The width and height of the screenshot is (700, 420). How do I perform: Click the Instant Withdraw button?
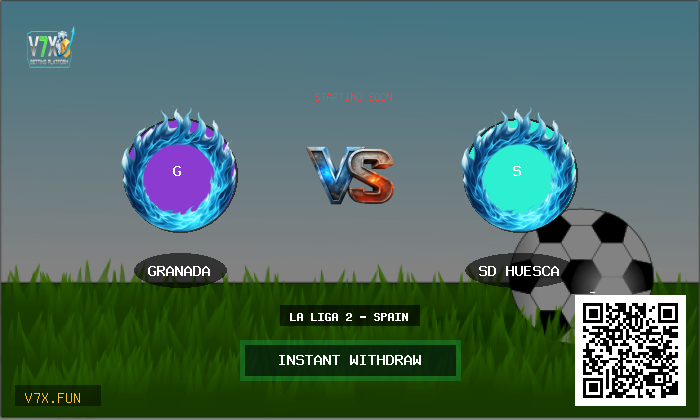pos(350,360)
